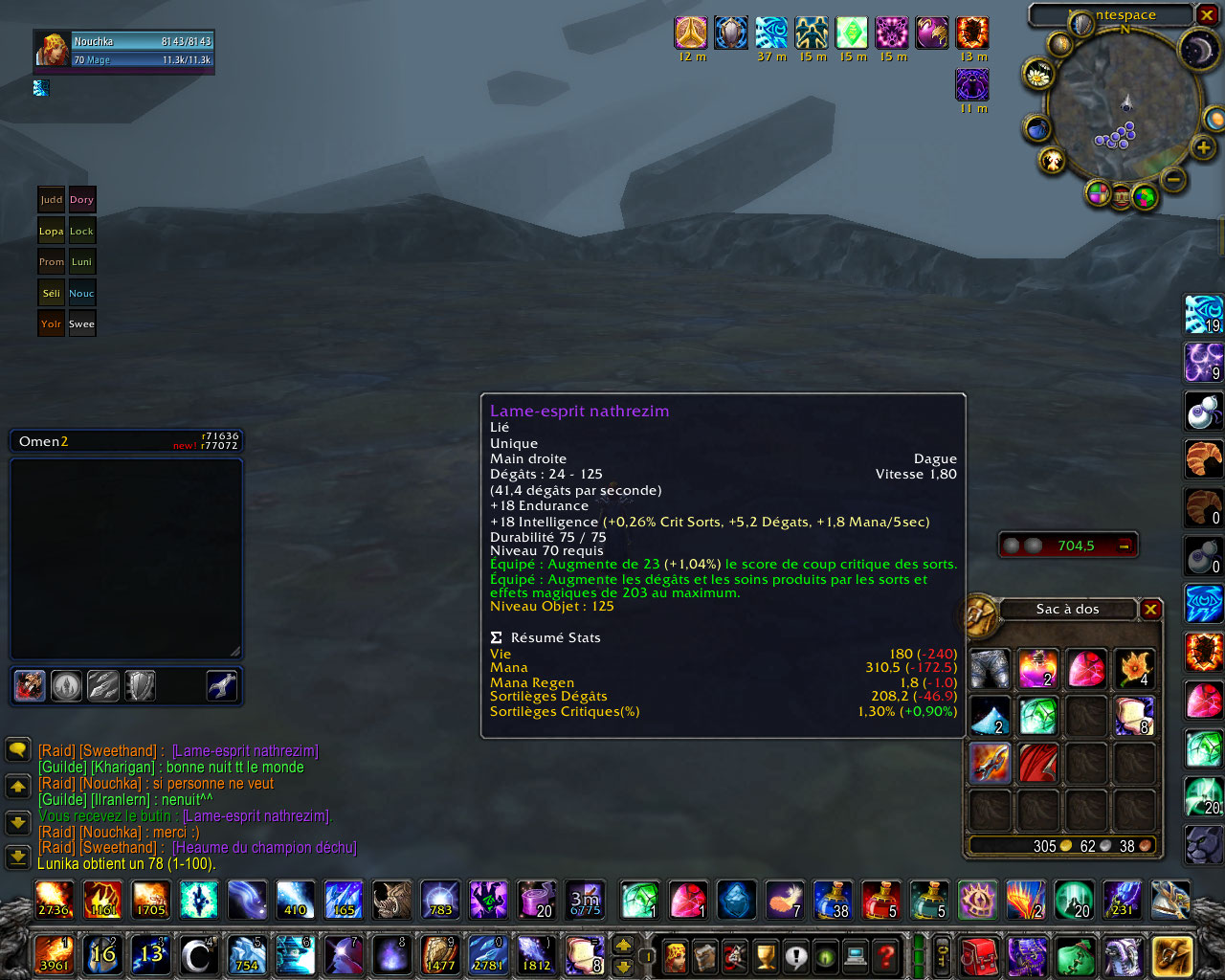Zoom in on the minimap
Viewport: 1225px width, 980px height.
click(1203, 147)
